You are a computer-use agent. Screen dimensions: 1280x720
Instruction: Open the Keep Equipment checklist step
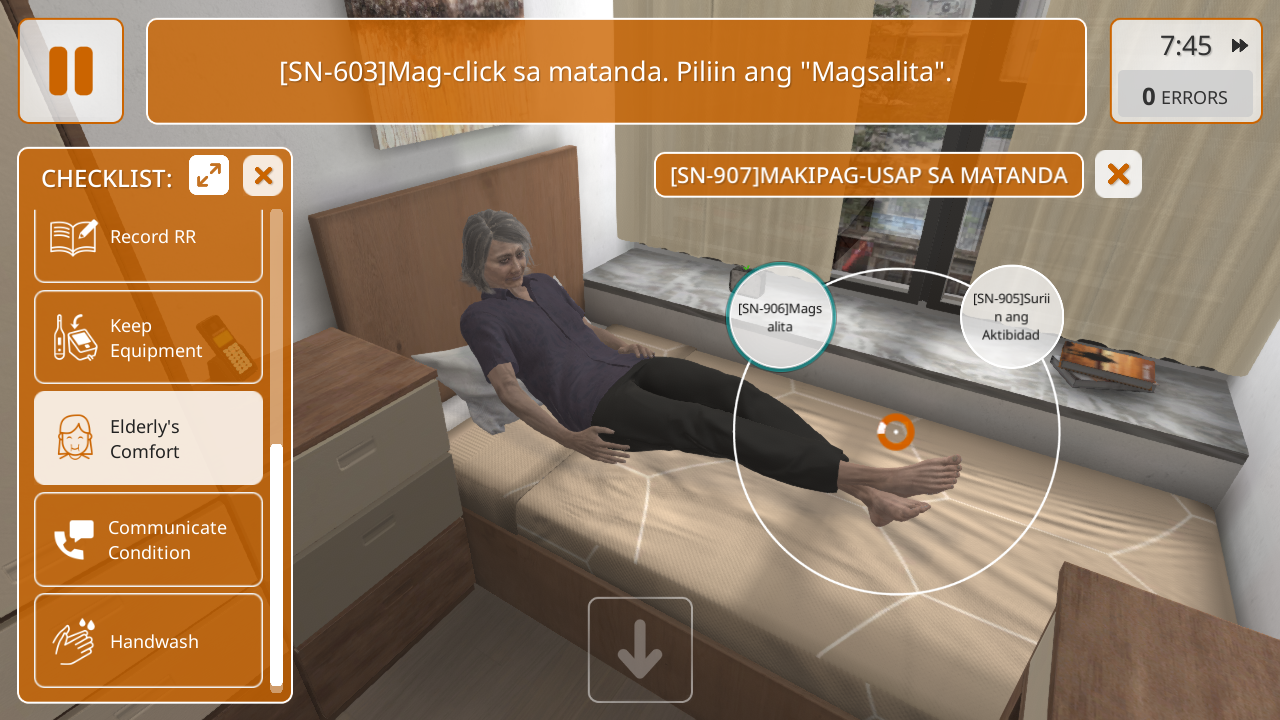click(x=148, y=338)
